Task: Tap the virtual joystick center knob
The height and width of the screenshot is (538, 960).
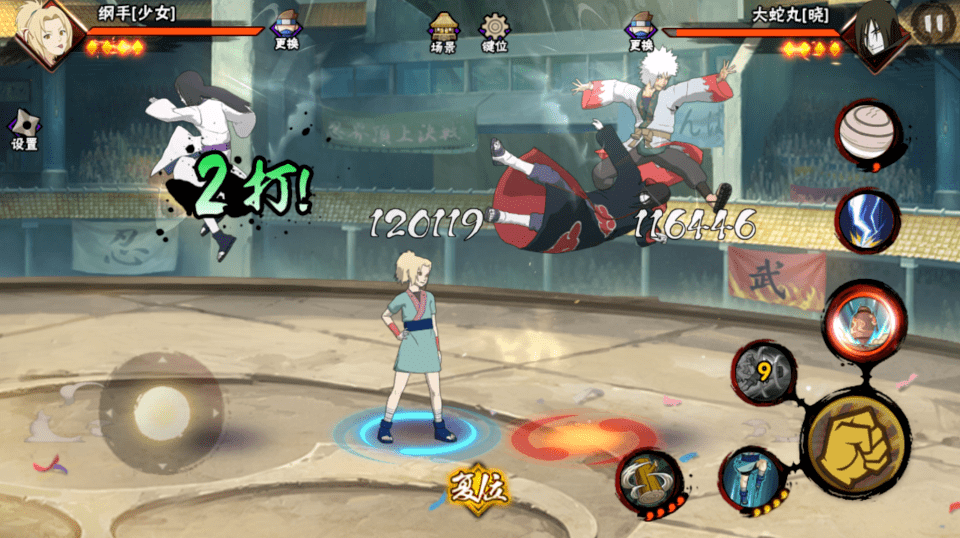Action: click(x=160, y=412)
